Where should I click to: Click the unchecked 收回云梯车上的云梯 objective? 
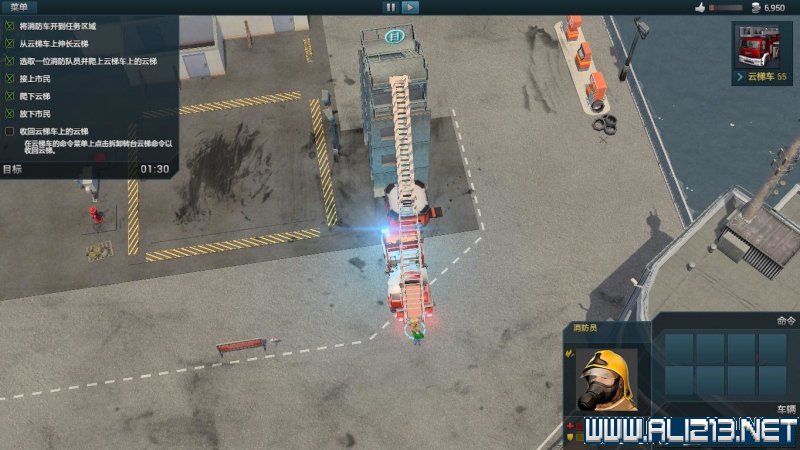(54, 131)
